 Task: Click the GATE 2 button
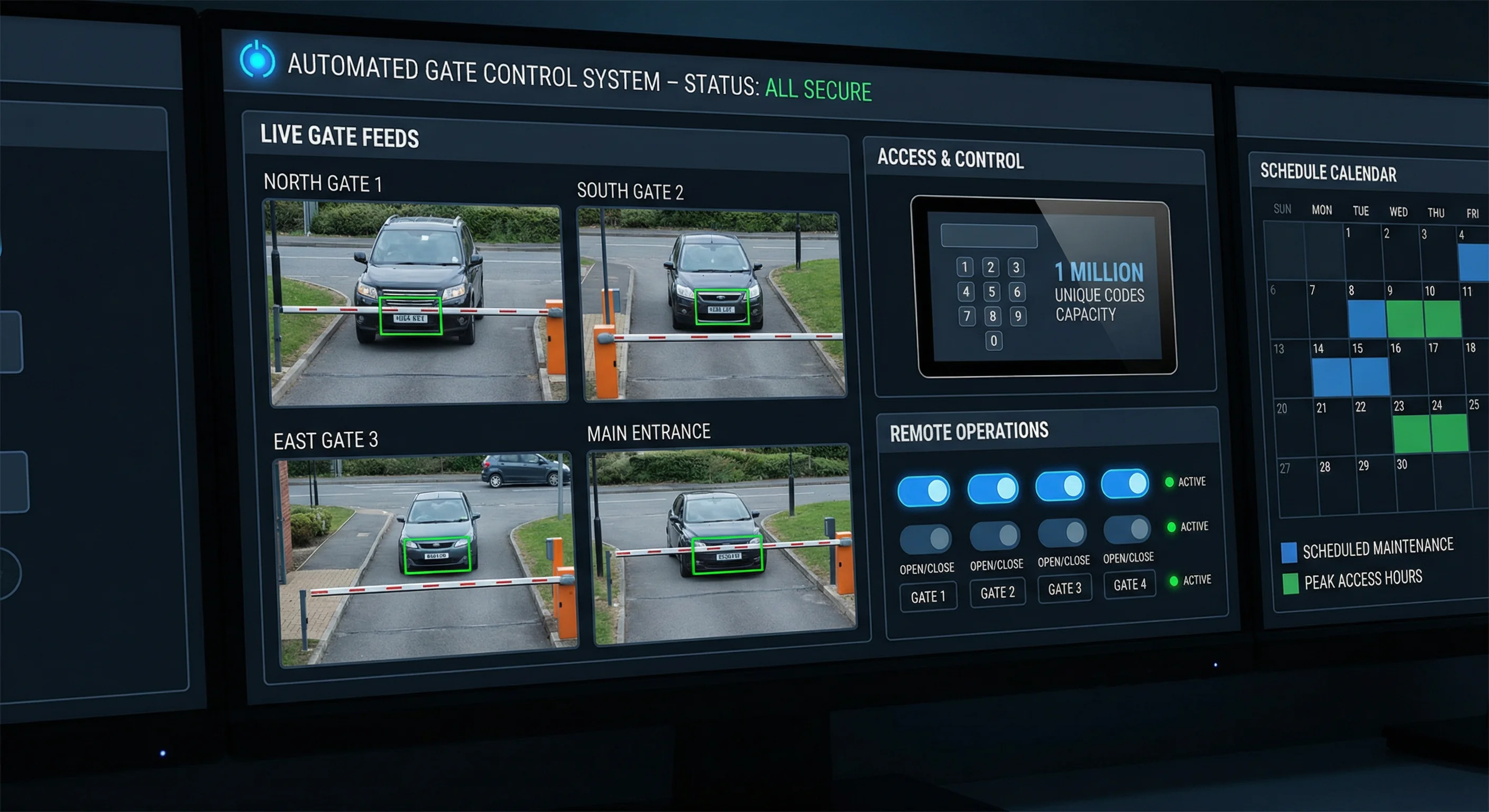click(997, 593)
